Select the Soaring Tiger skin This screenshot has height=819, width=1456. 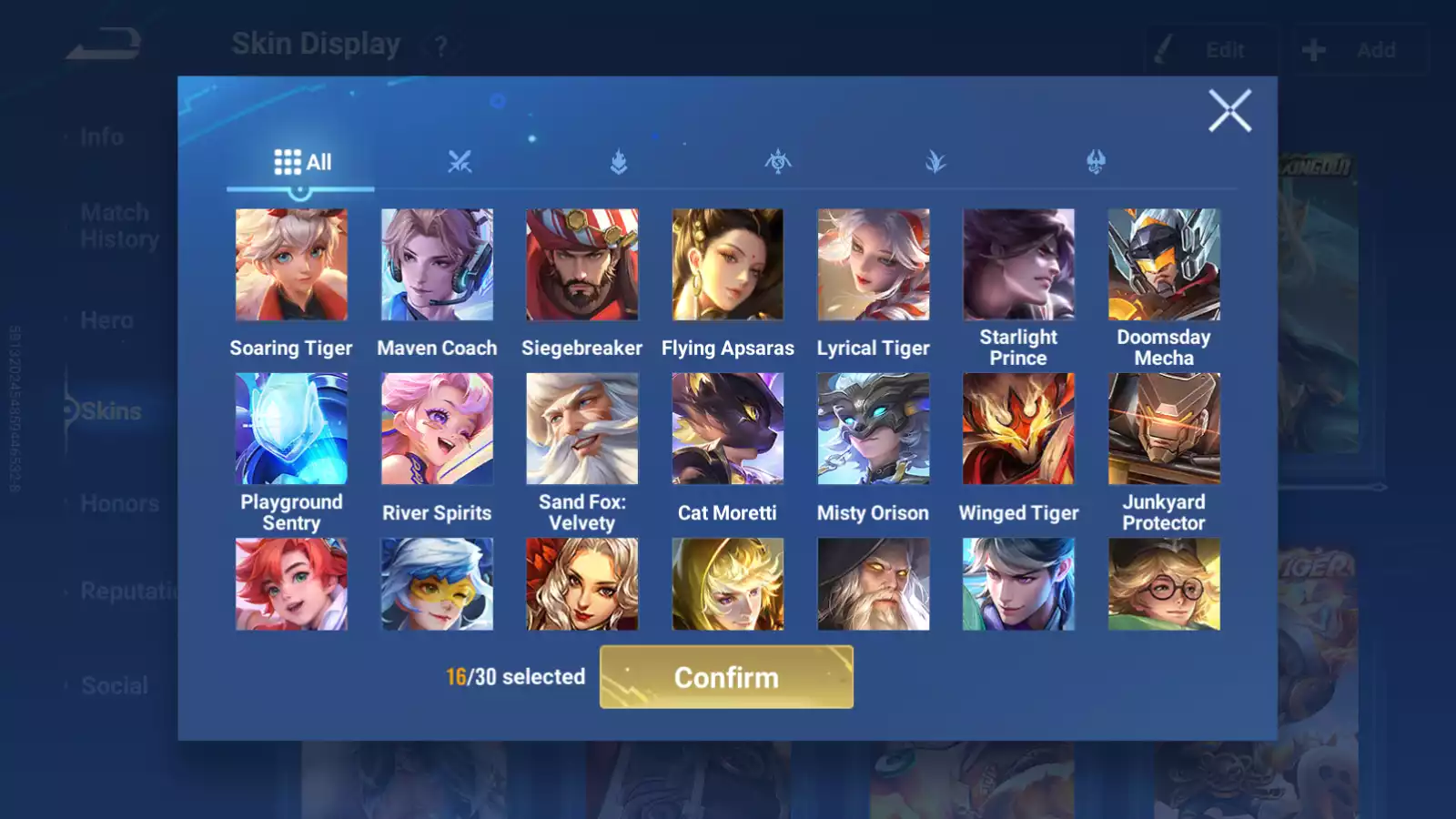pos(291,265)
